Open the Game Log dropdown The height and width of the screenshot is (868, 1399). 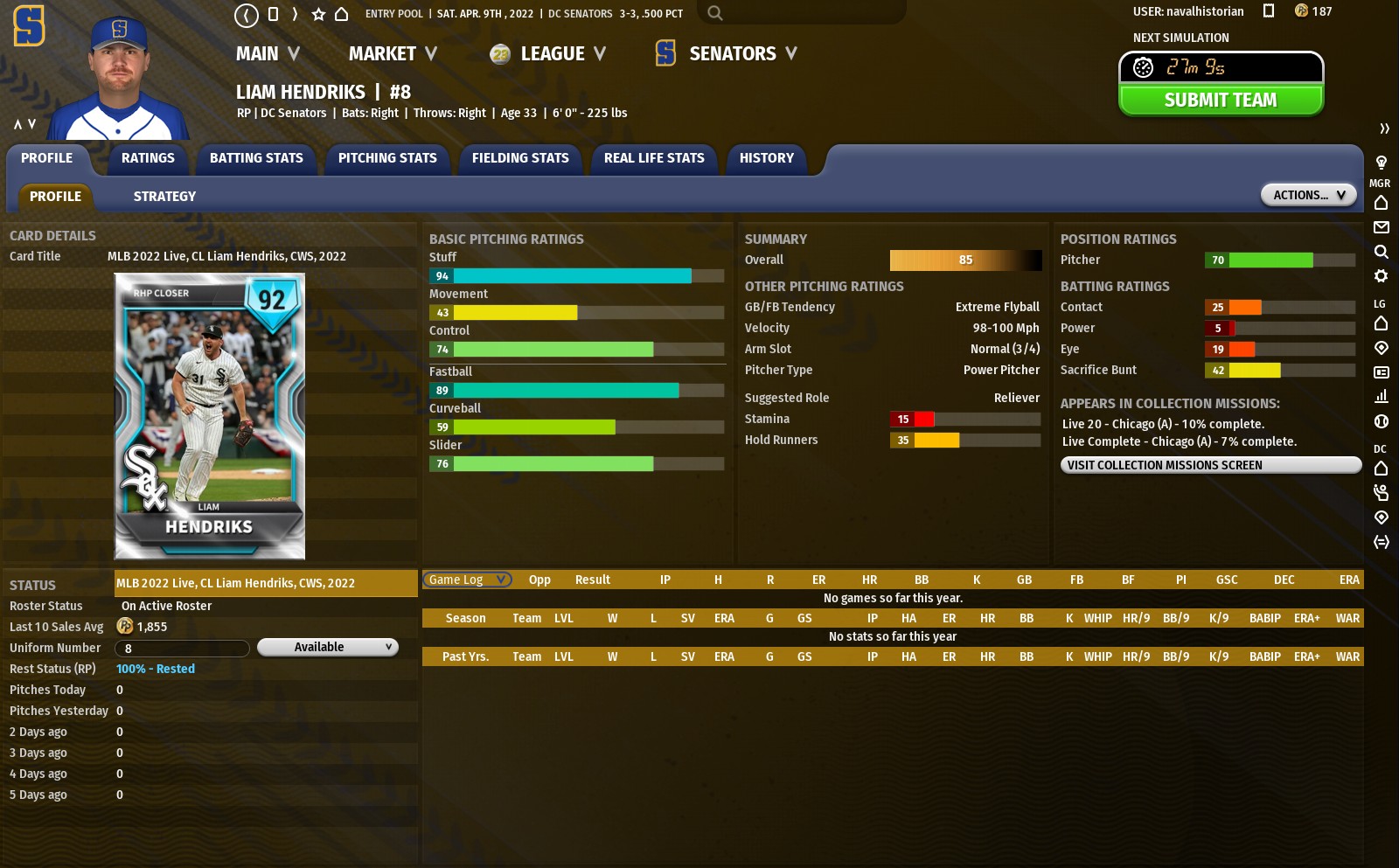(467, 580)
